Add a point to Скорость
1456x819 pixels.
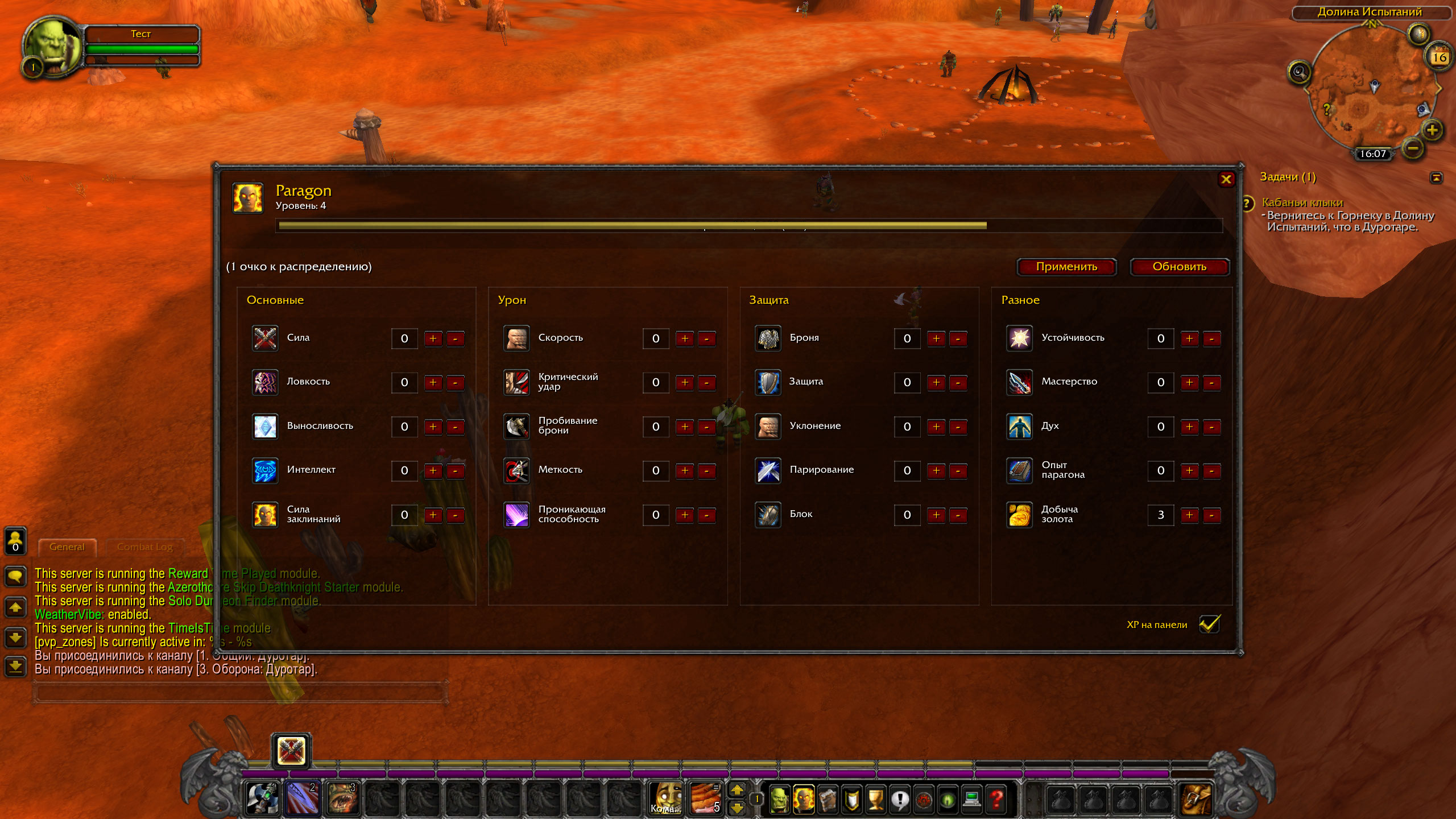(x=684, y=339)
